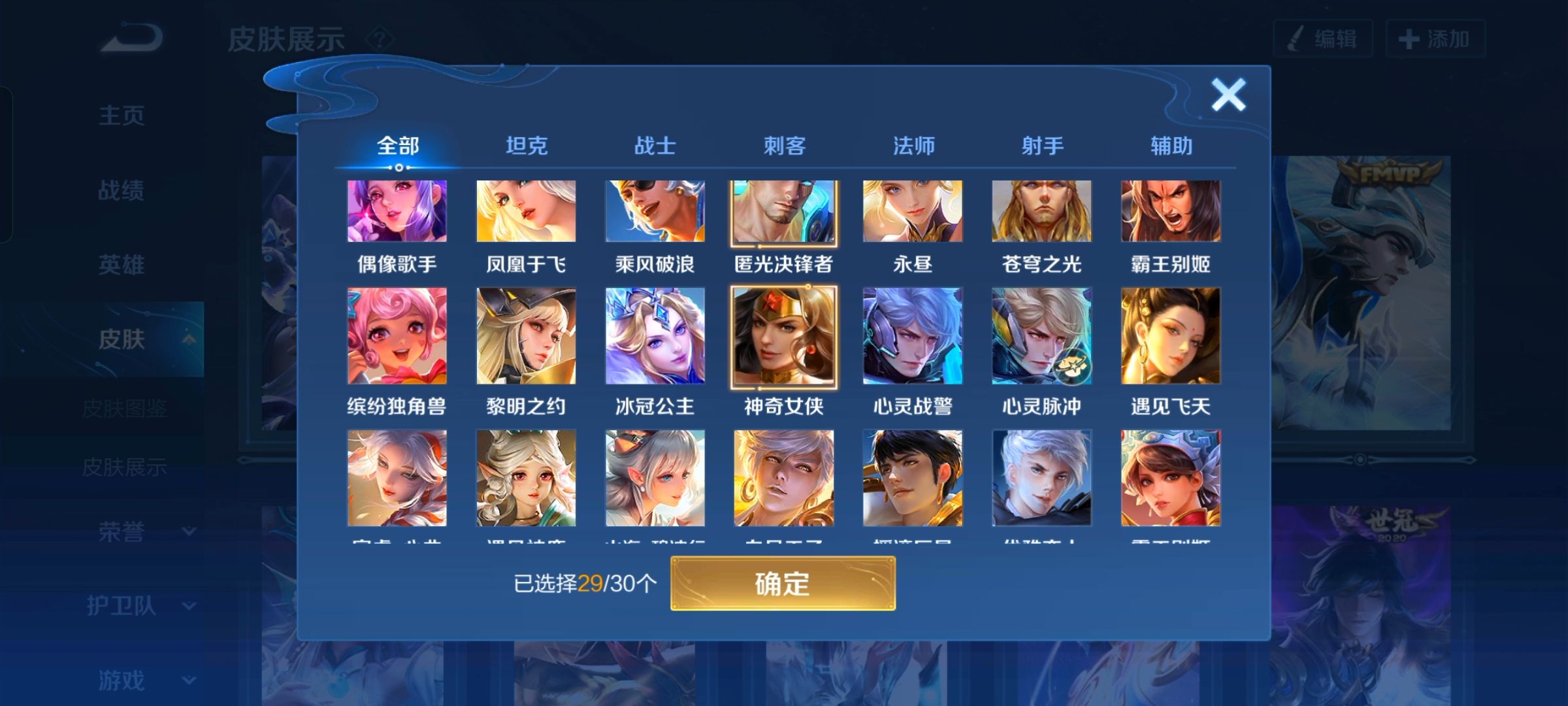This screenshot has height=706, width=1568.
Task: Click the plus icon on the 添加 button
Action: coord(1405,39)
